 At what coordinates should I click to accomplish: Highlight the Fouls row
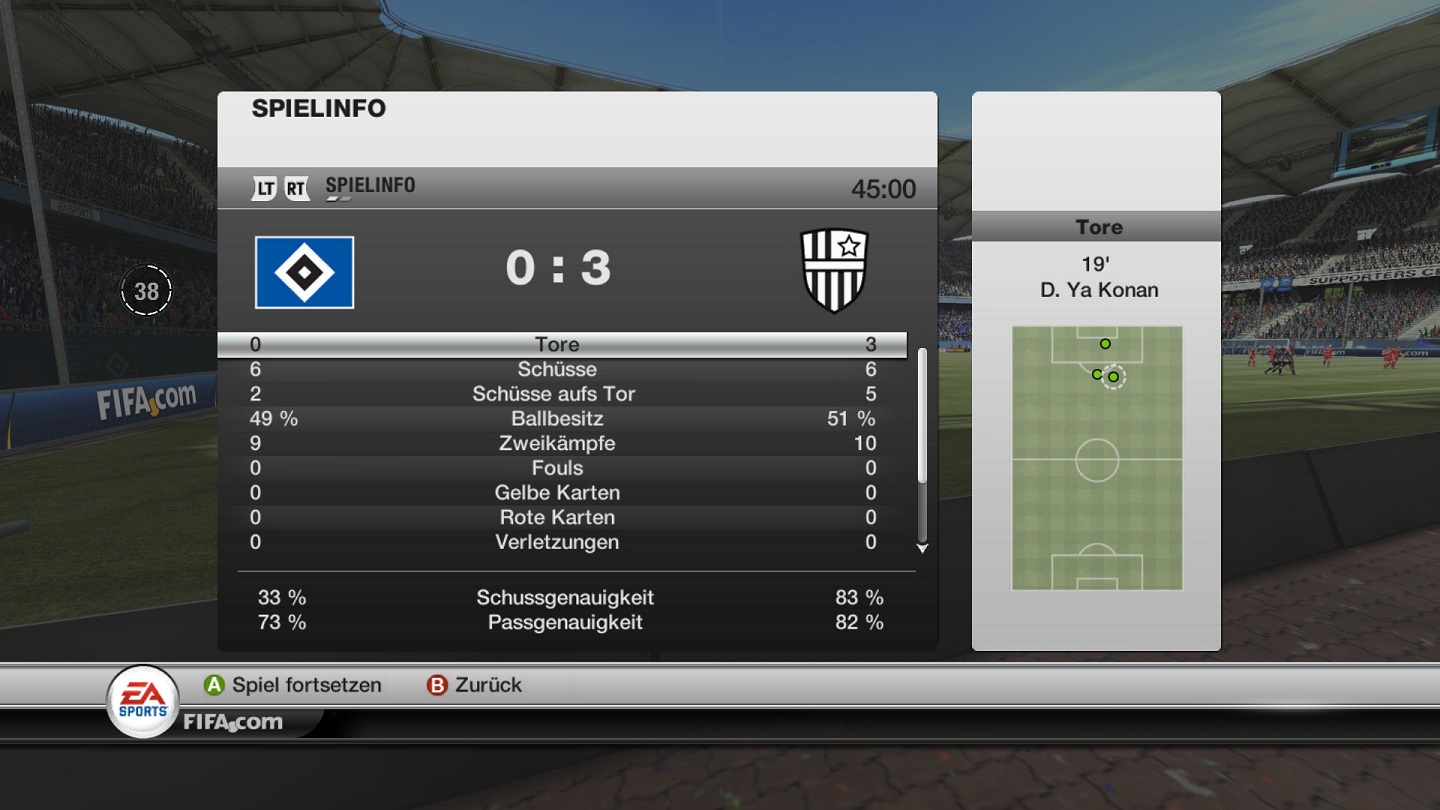(x=557, y=468)
